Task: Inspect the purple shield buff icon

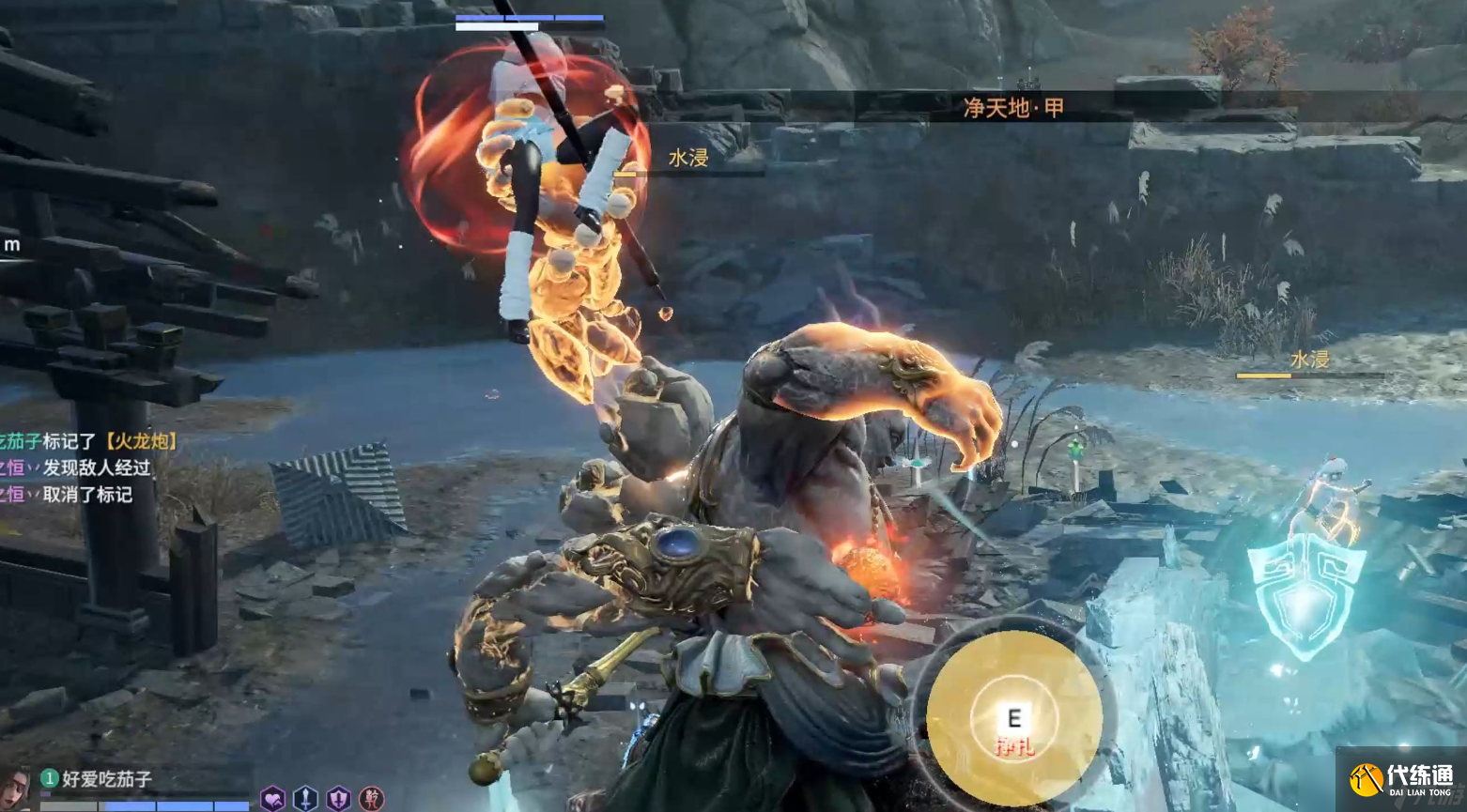Action: (338, 799)
